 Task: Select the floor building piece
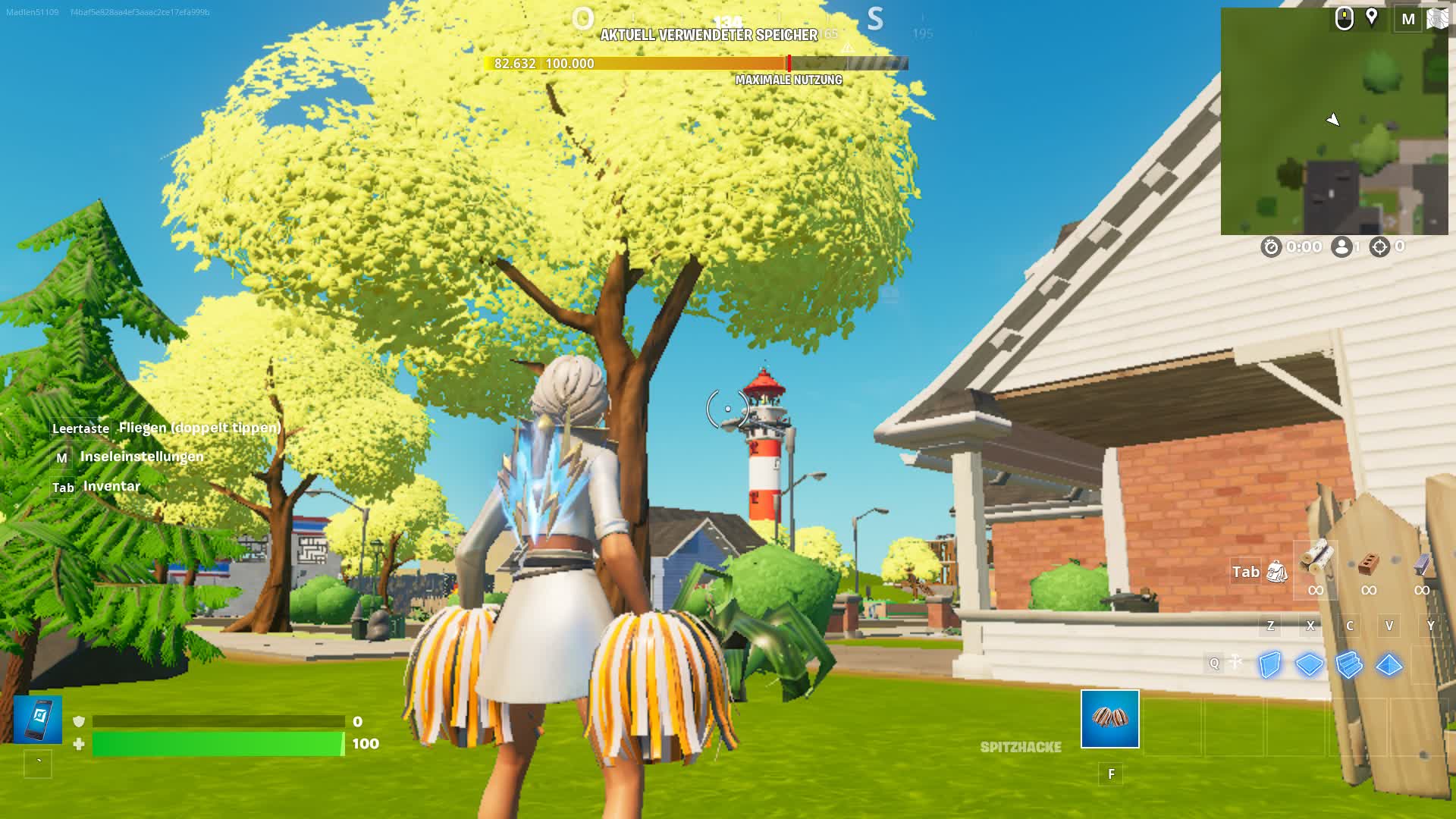coord(1309,664)
